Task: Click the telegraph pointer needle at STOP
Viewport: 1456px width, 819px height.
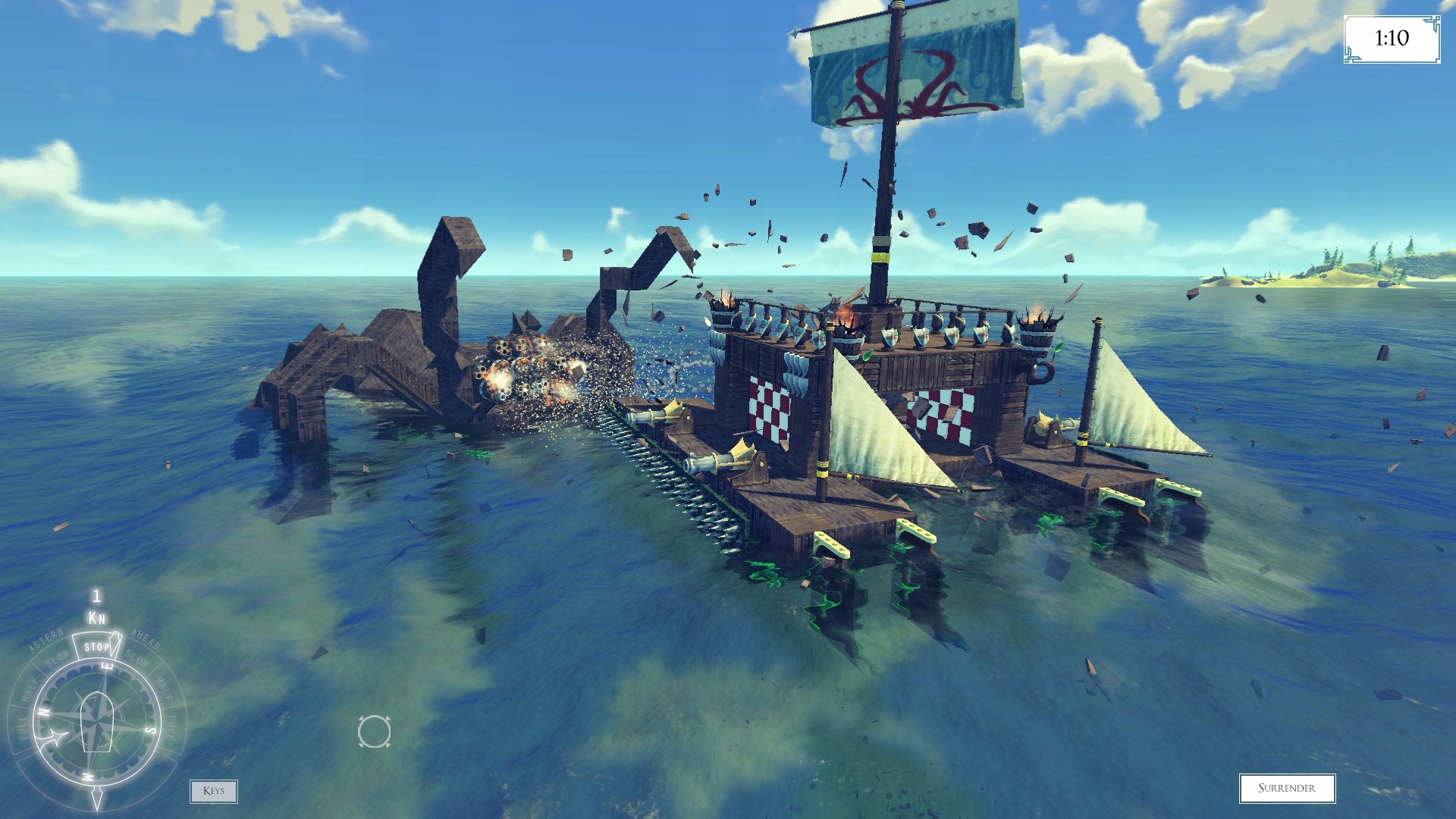Action: (116, 644)
